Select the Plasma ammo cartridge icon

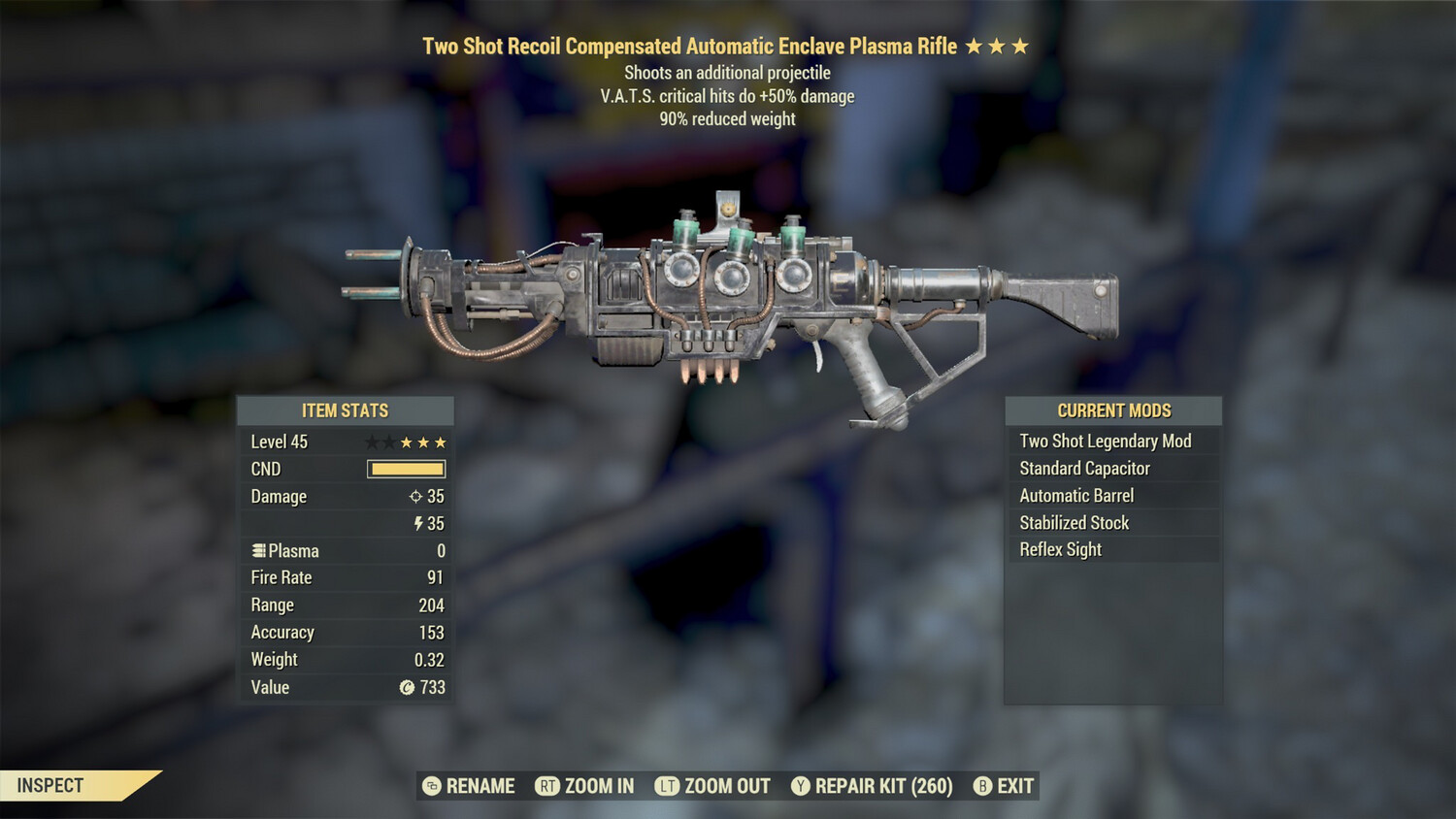[x=257, y=550]
